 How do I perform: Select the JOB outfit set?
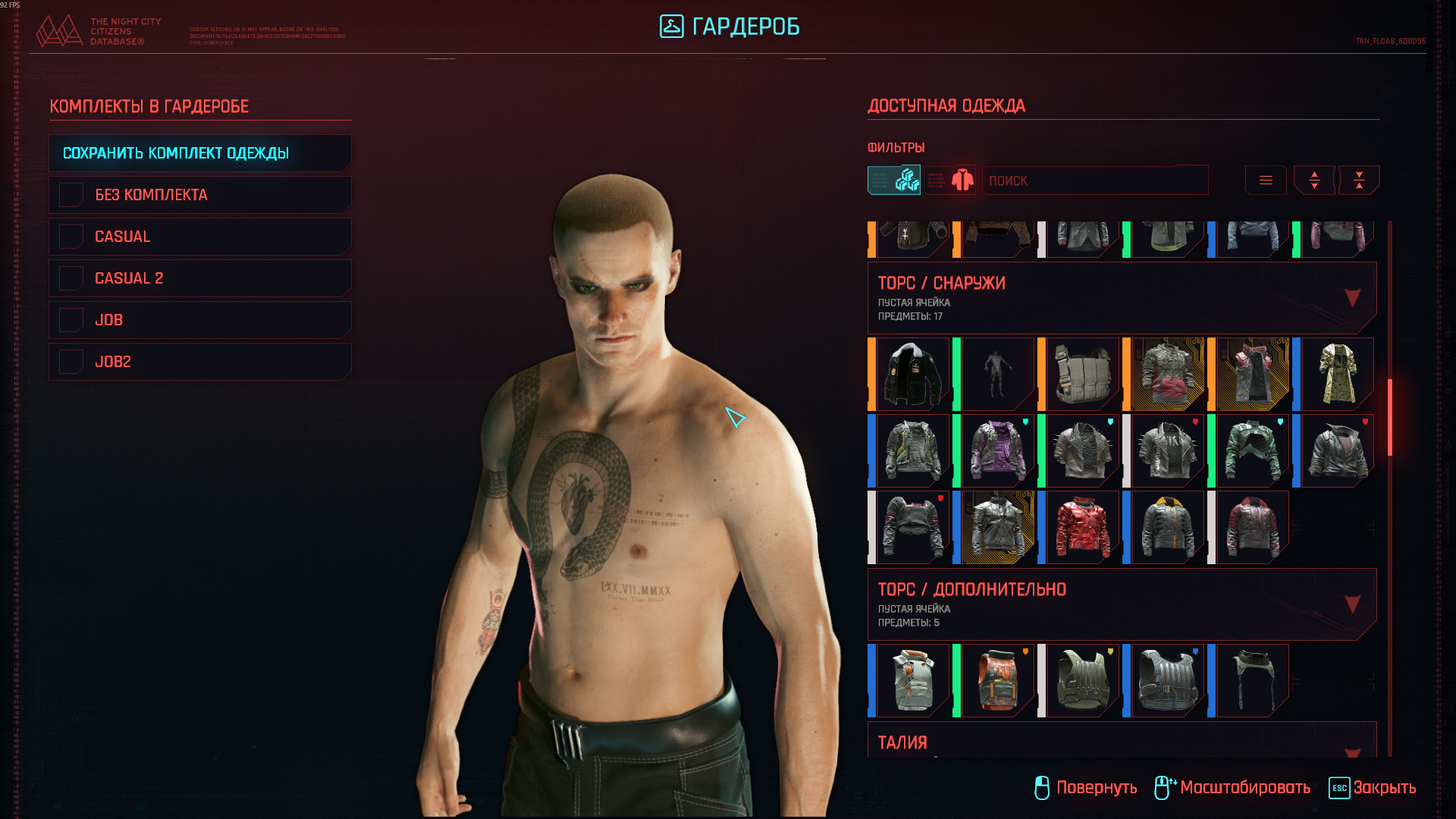pyautogui.click(x=199, y=320)
